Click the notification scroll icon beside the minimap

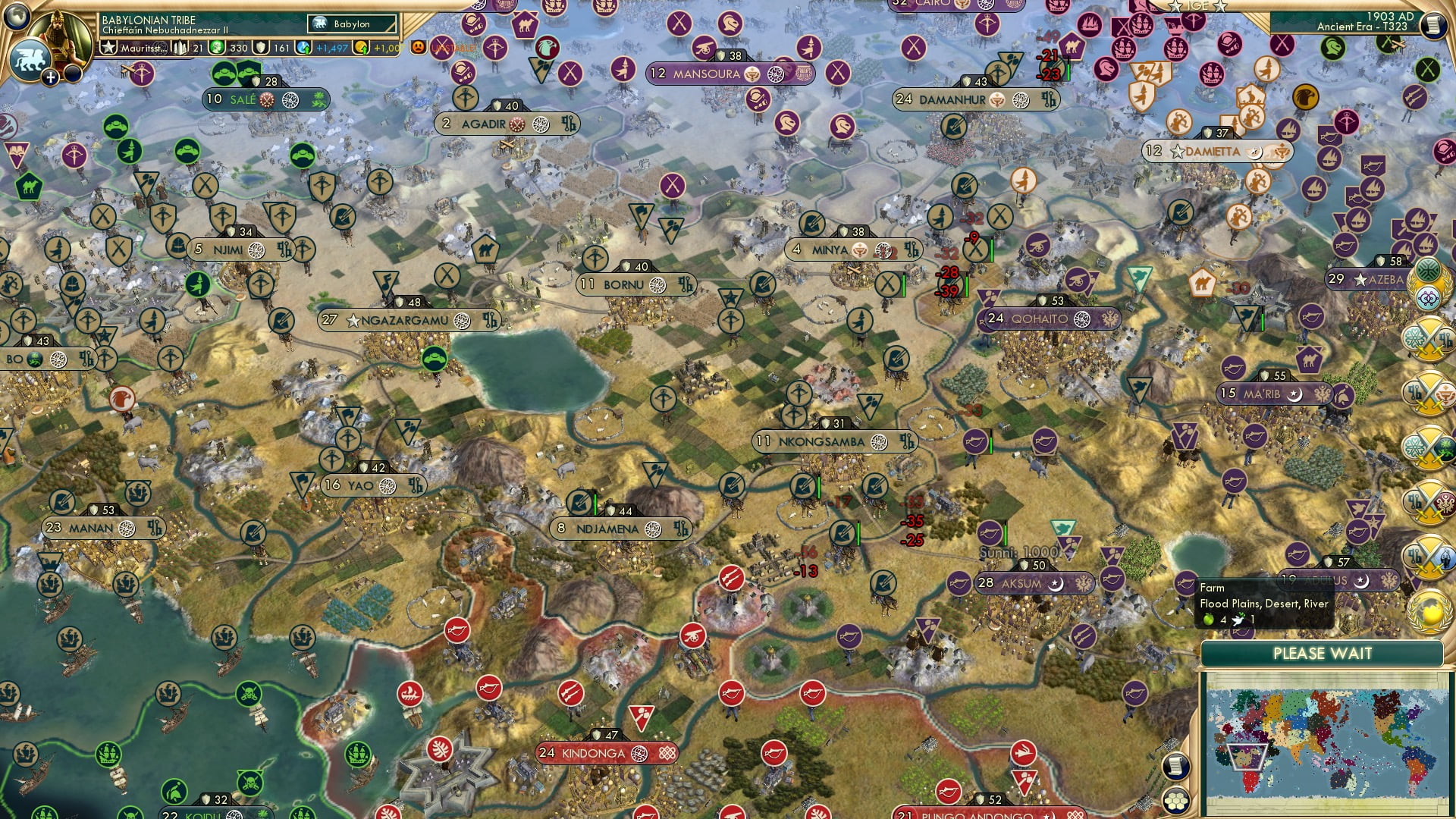(x=1175, y=766)
